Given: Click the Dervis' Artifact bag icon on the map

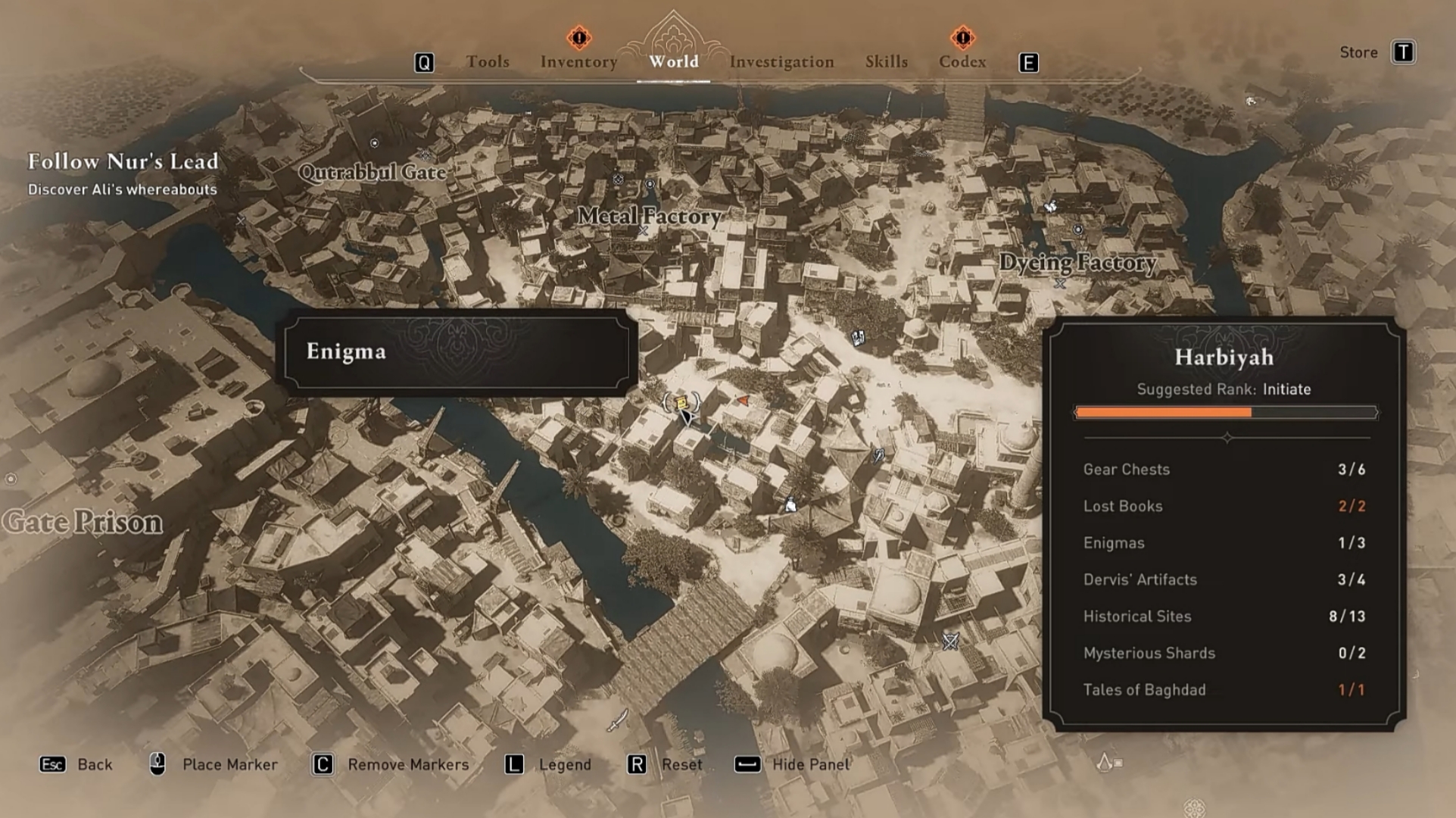Looking at the screenshot, I should (790, 505).
